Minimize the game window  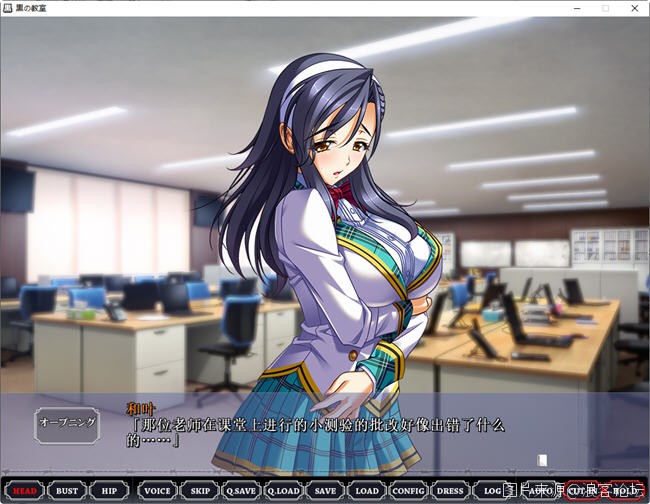click(575, 8)
